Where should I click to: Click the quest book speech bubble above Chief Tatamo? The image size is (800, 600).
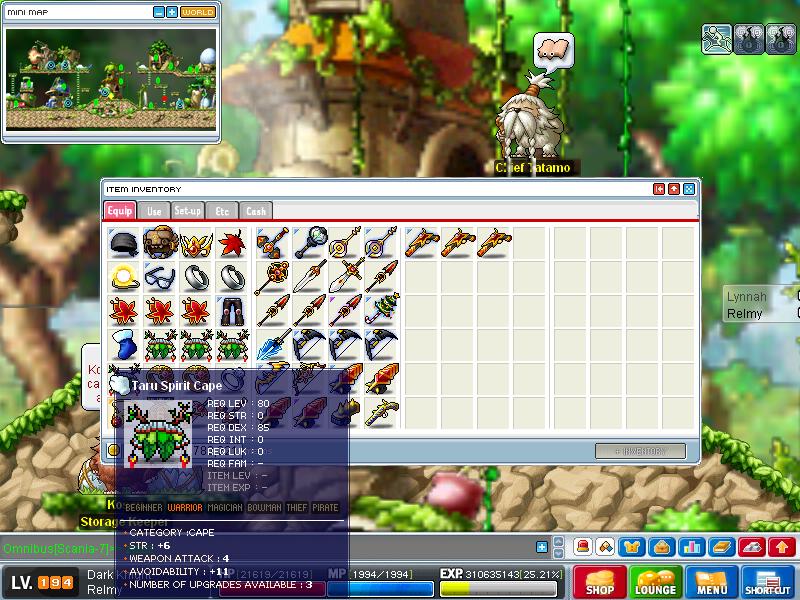point(554,48)
